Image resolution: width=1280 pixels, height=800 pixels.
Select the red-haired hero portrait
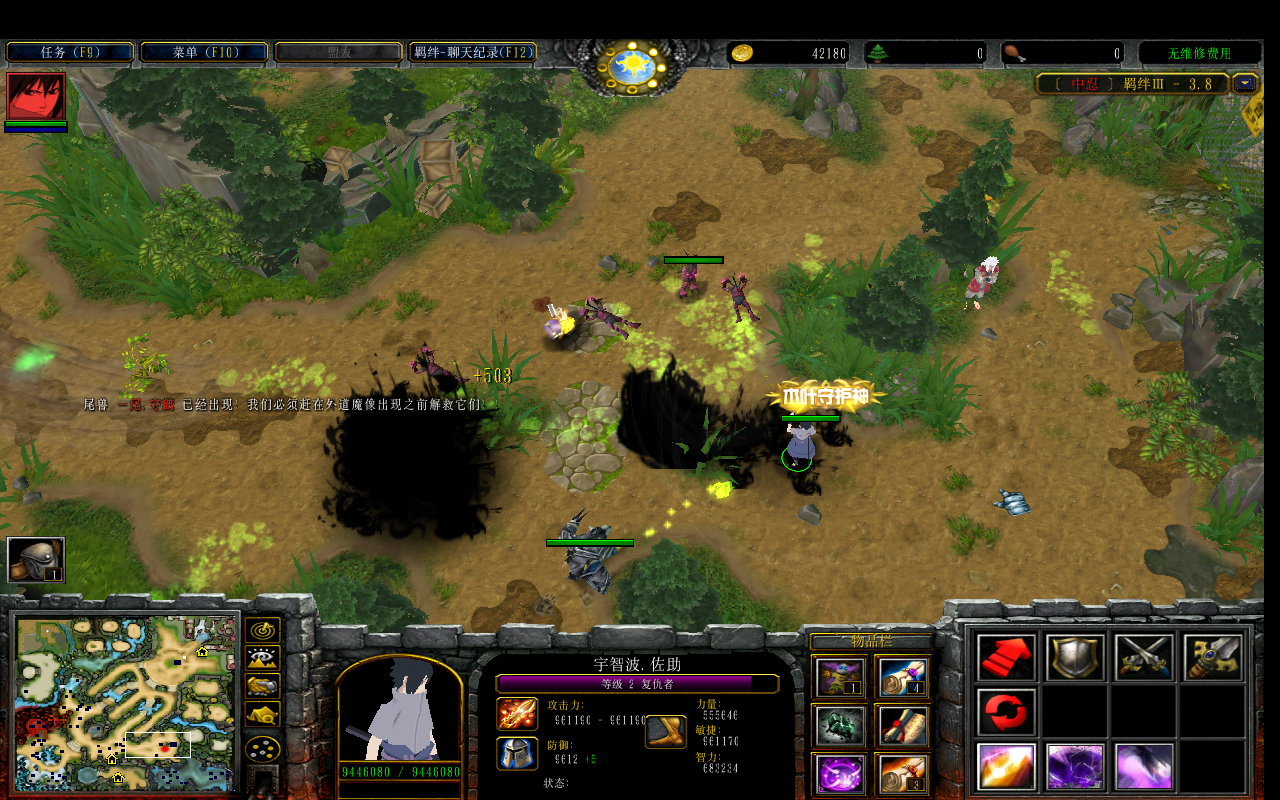coord(36,97)
